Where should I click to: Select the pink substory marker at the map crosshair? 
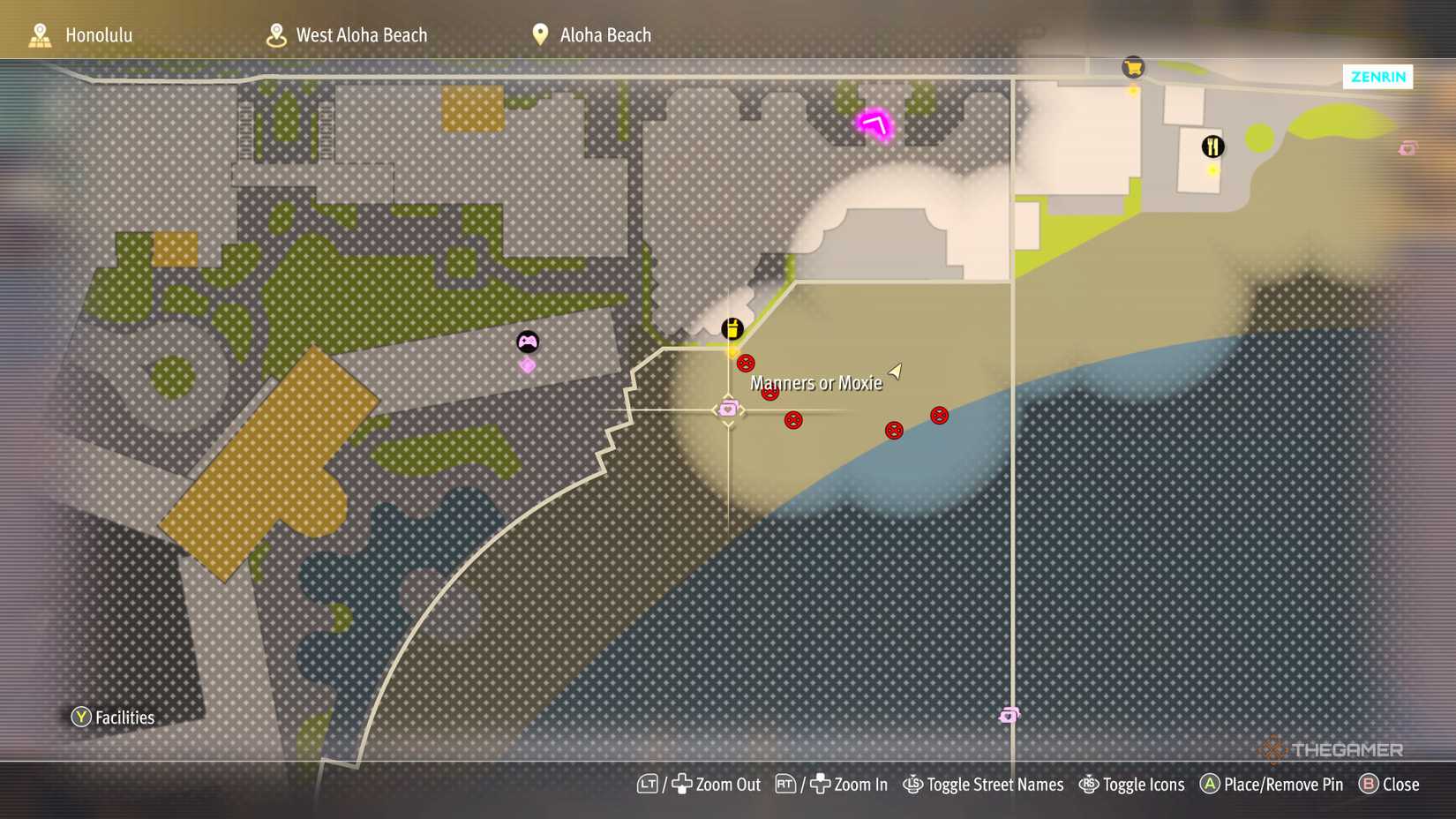pos(727,409)
